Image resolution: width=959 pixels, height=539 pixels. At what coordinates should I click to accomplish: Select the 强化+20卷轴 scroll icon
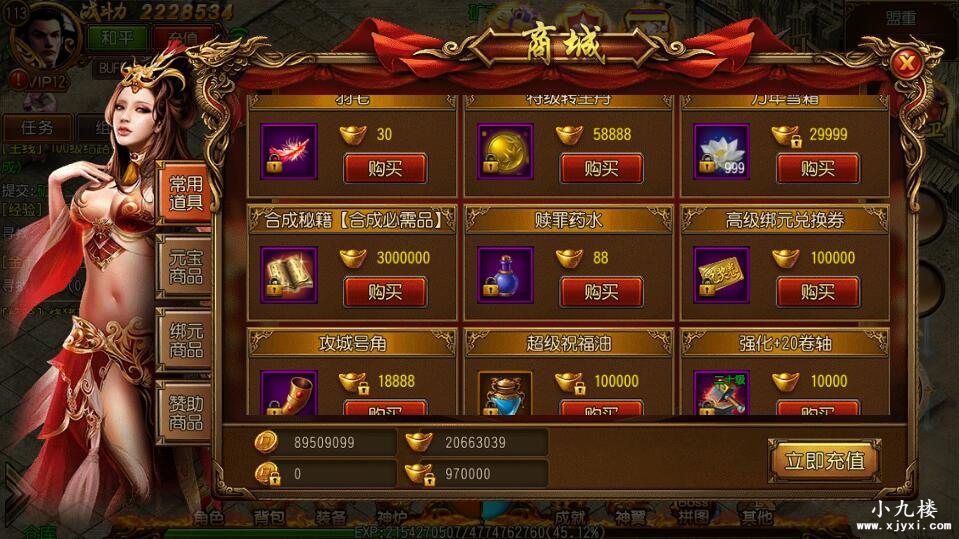point(722,394)
